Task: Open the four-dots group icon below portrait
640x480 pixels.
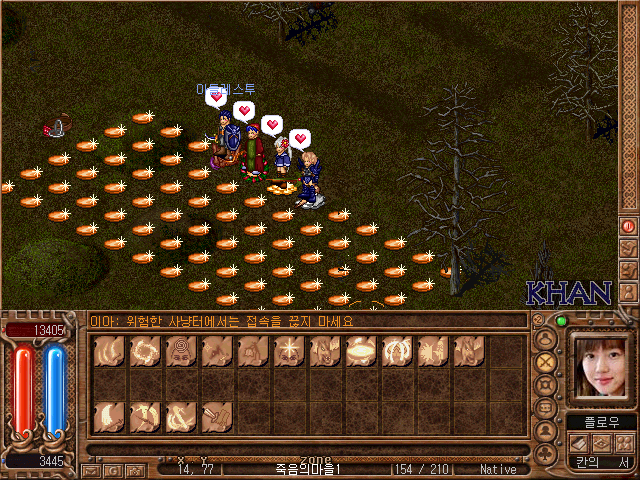Action: pos(622,442)
